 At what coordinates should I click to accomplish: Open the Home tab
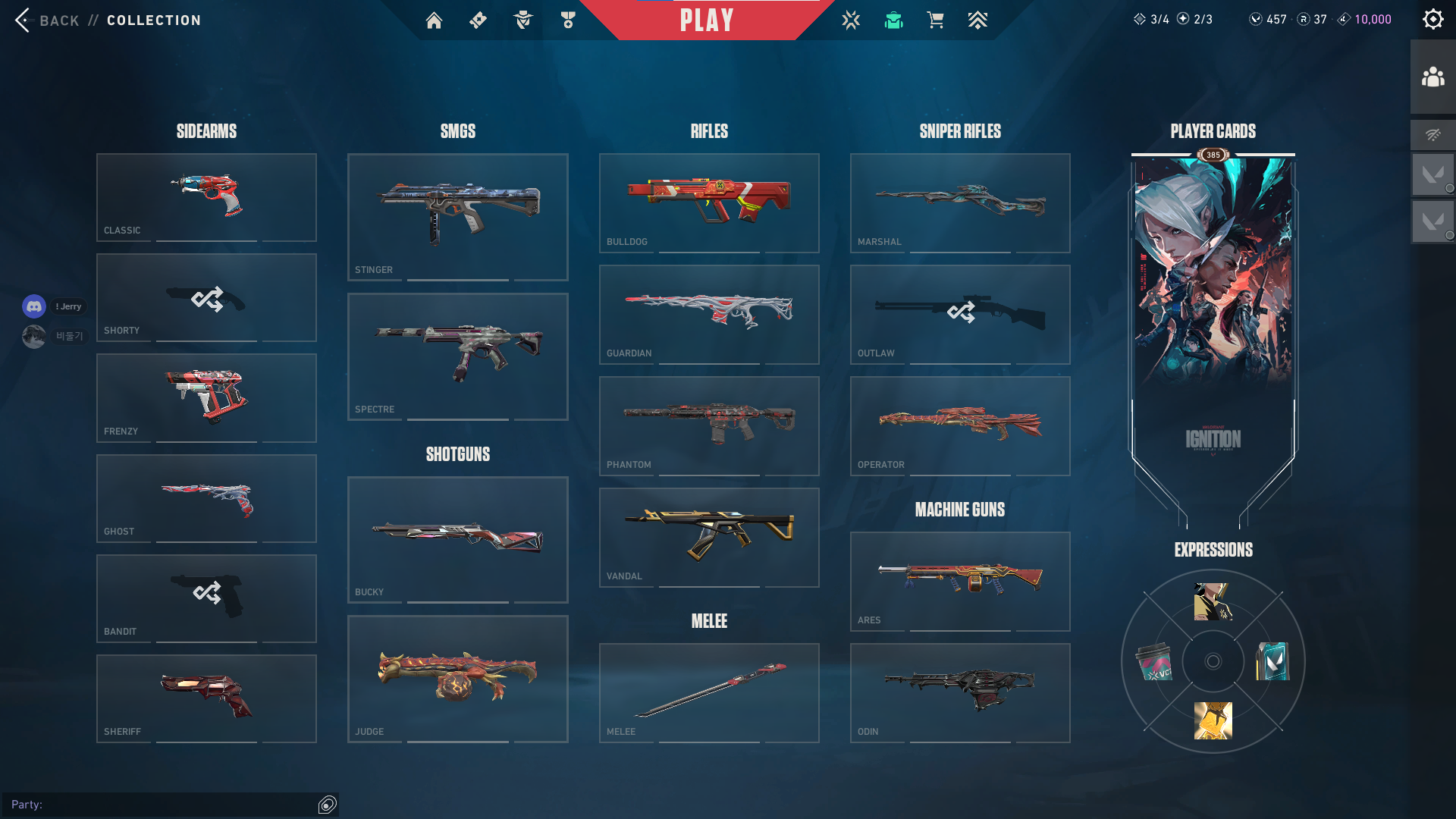coord(434,20)
